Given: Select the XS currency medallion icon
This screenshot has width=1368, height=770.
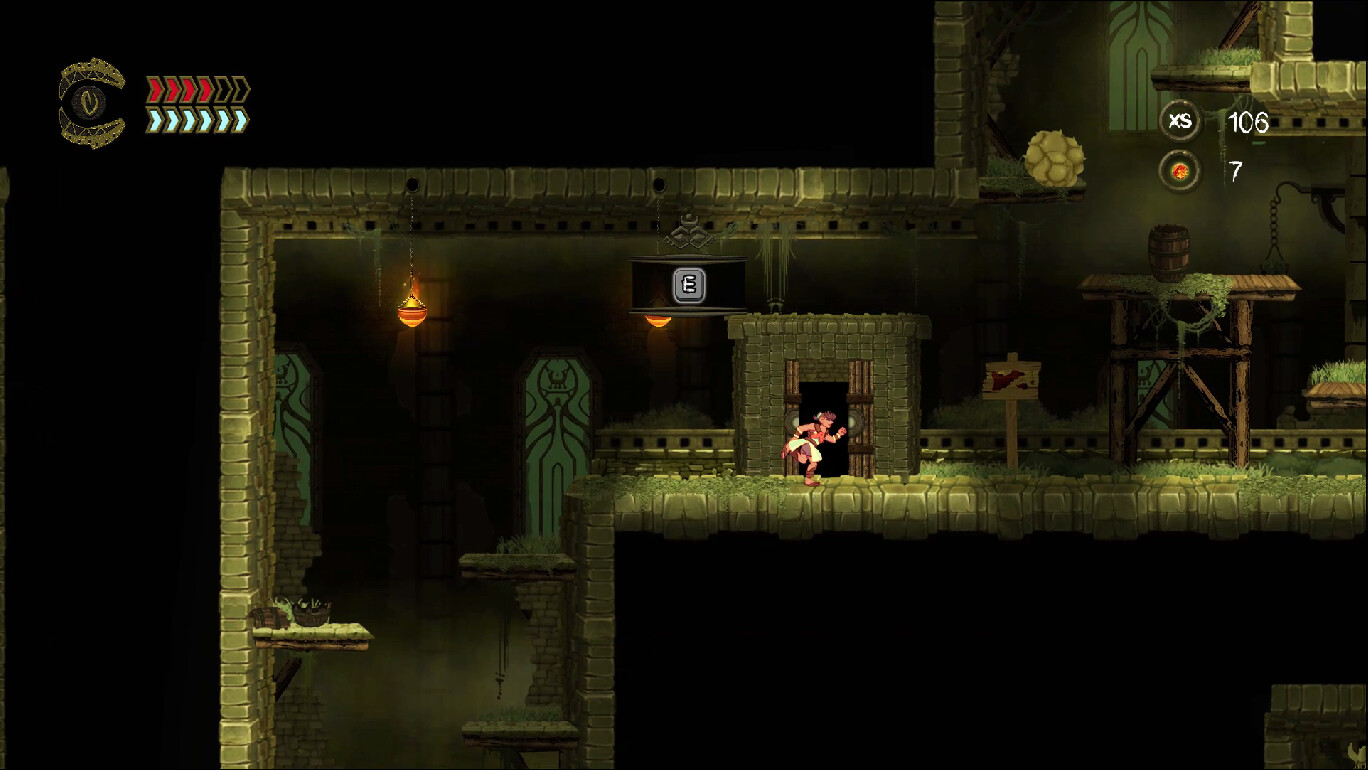Looking at the screenshot, I should pos(1181,121).
